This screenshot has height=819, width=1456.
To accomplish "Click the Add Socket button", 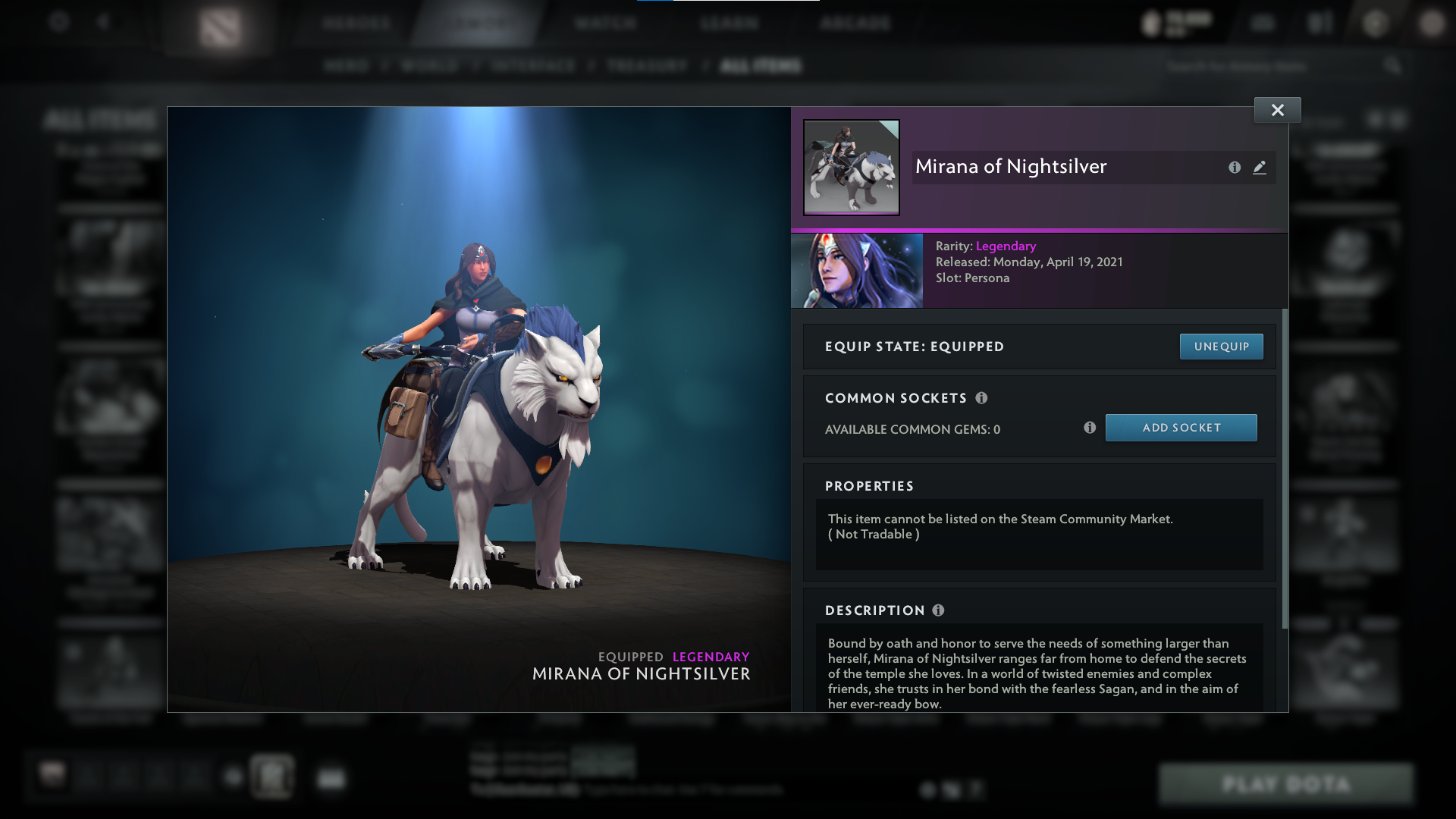I will click(x=1181, y=427).
